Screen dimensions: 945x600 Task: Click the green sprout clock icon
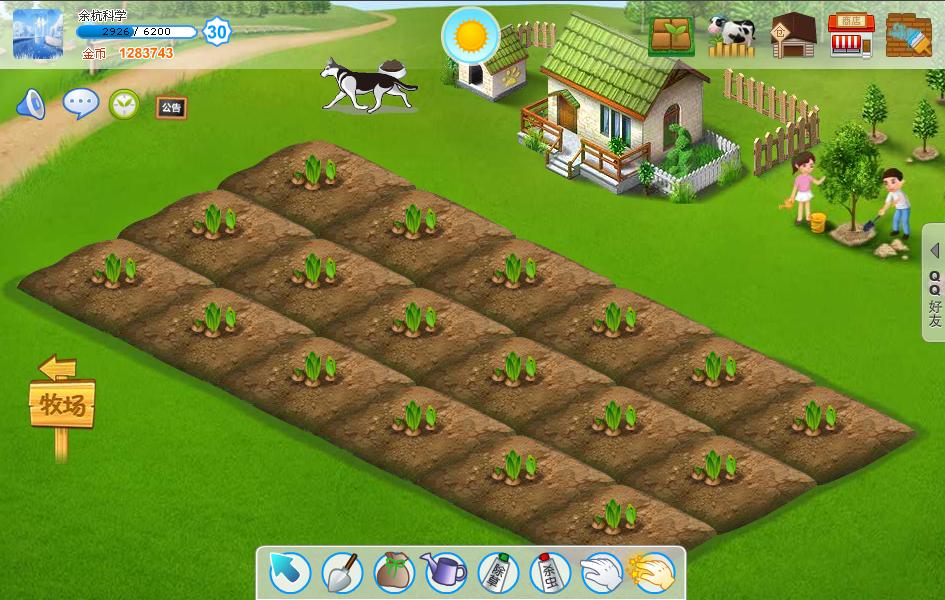pos(124,104)
